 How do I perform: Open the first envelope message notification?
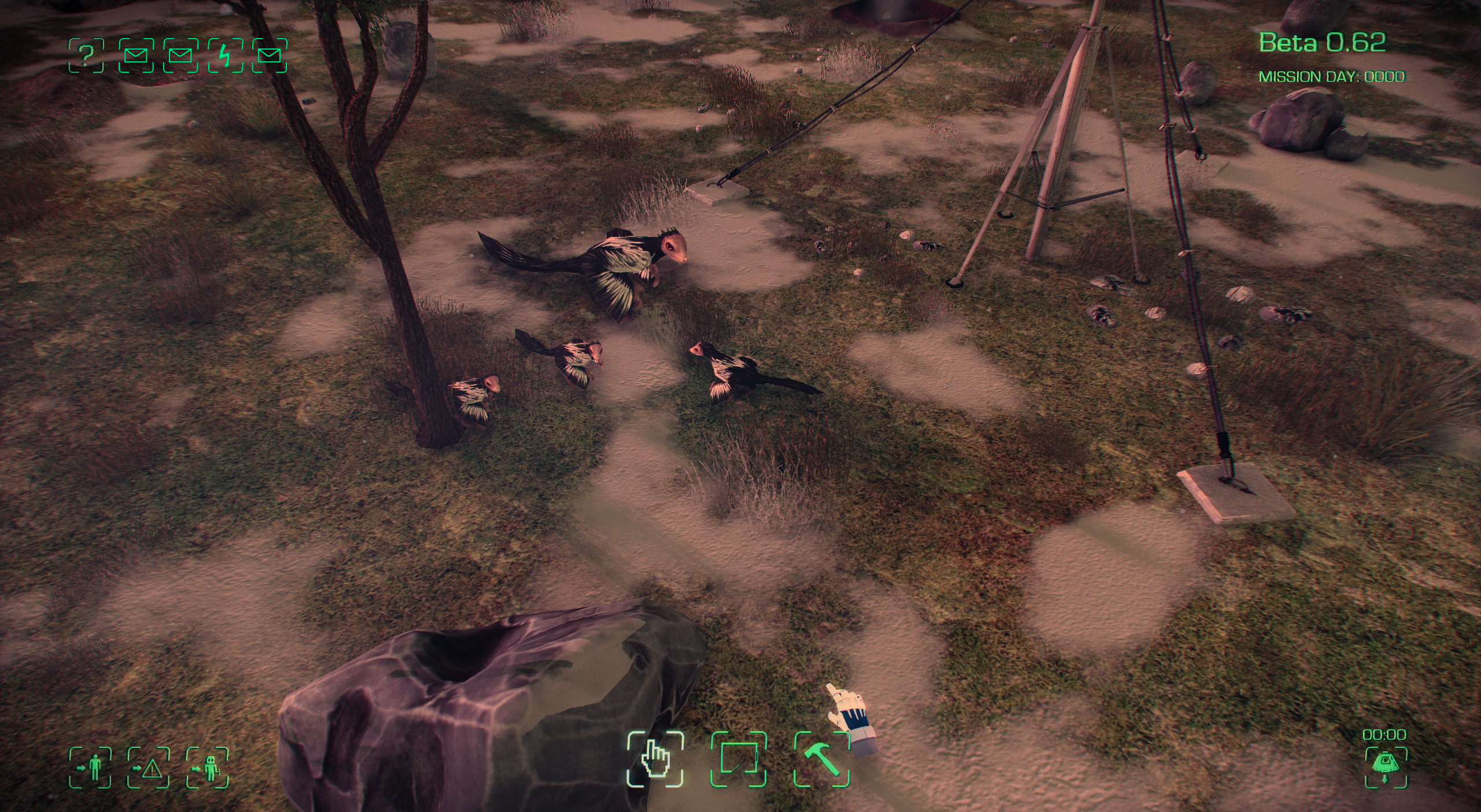pos(137,54)
